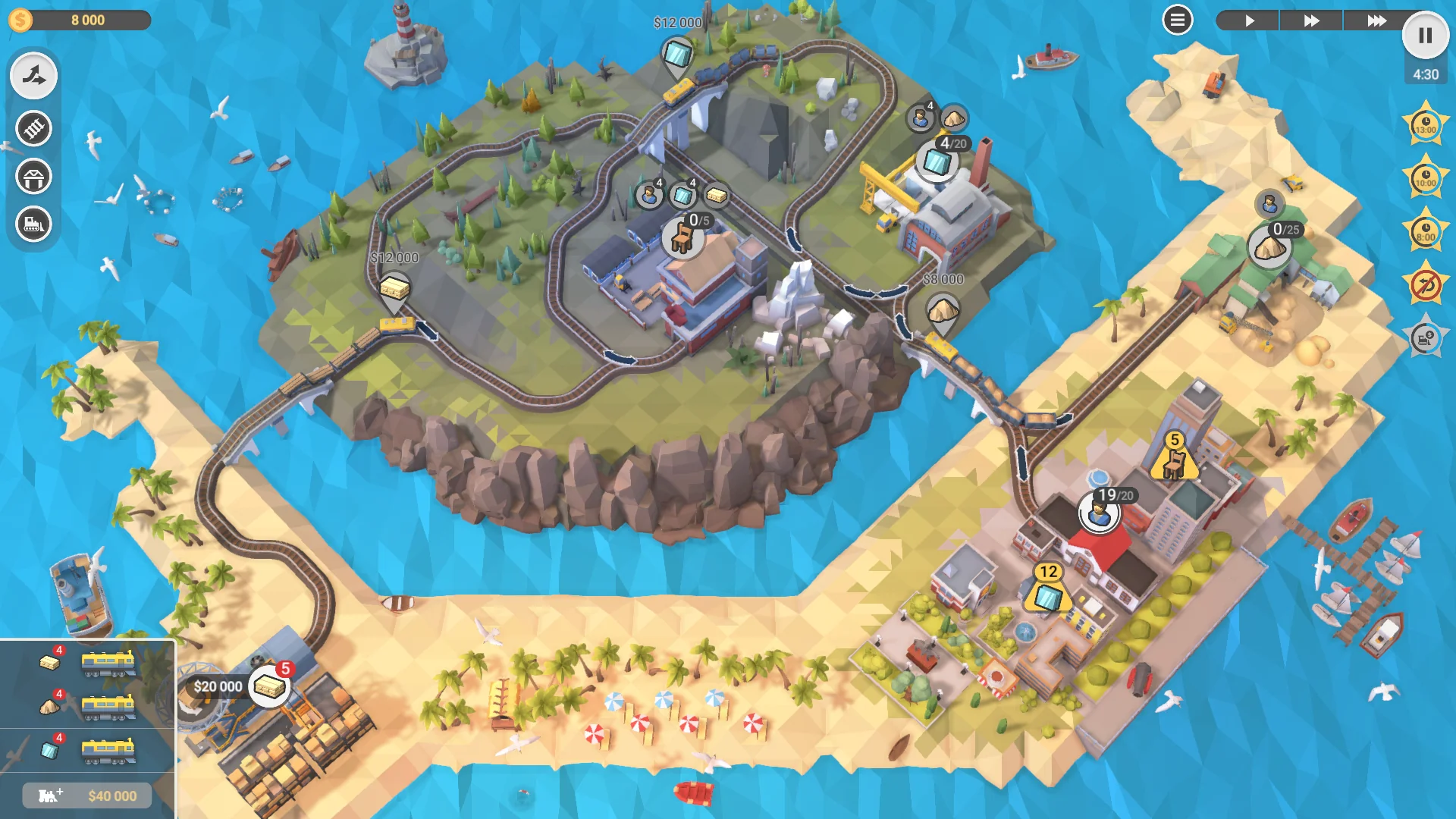Select the bulldozer demolition tool
Viewport: 1456px width, 819px height.
pyautogui.click(x=33, y=224)
